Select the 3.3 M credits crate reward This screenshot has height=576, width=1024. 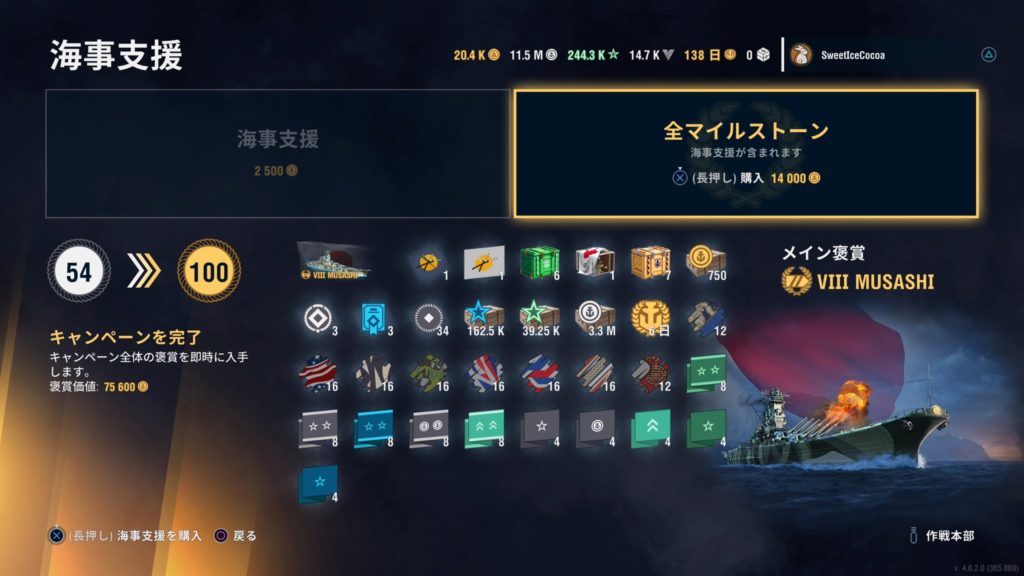click(594, 318)
